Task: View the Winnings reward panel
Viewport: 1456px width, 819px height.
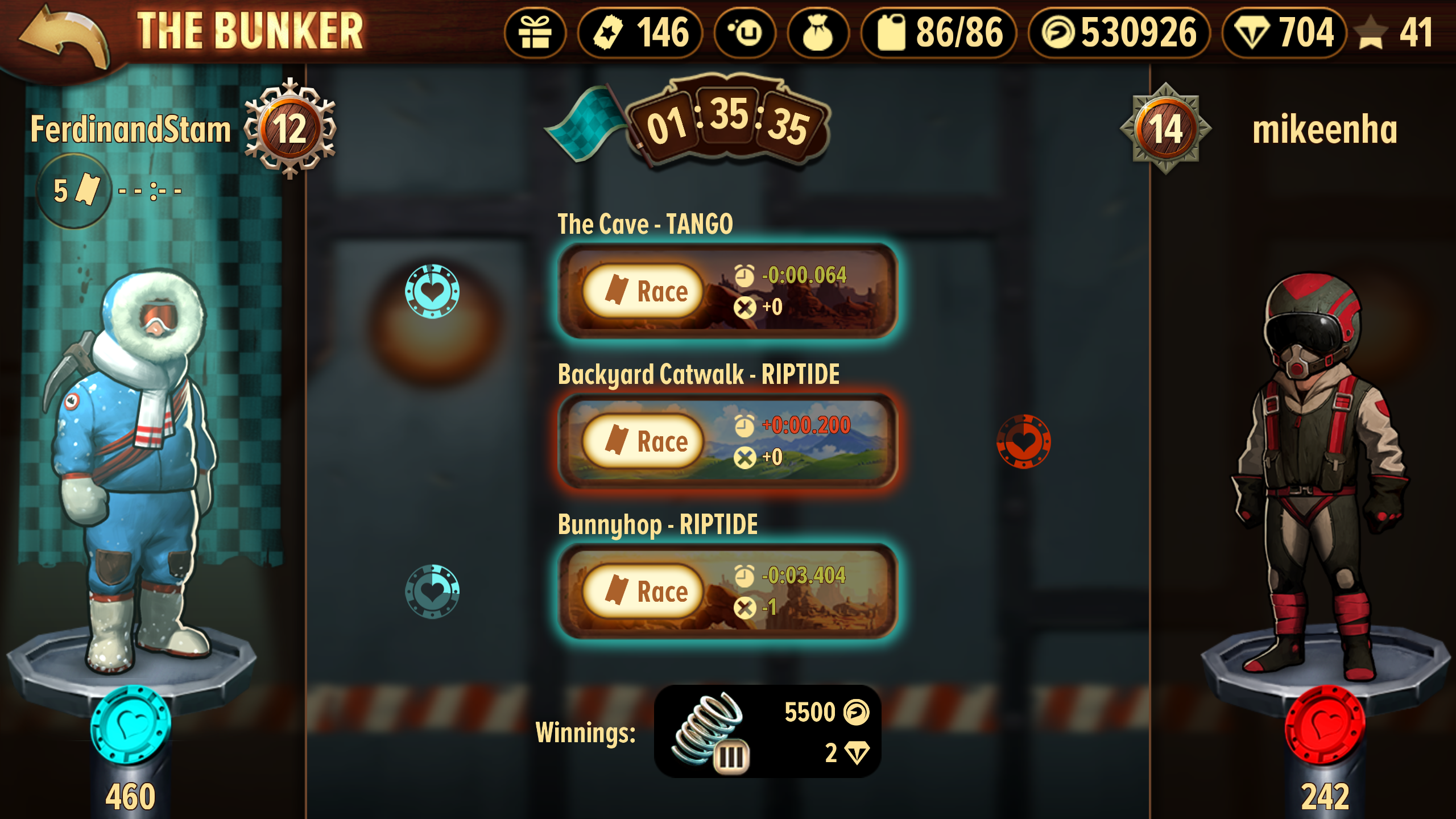Action: pos(768,731)
